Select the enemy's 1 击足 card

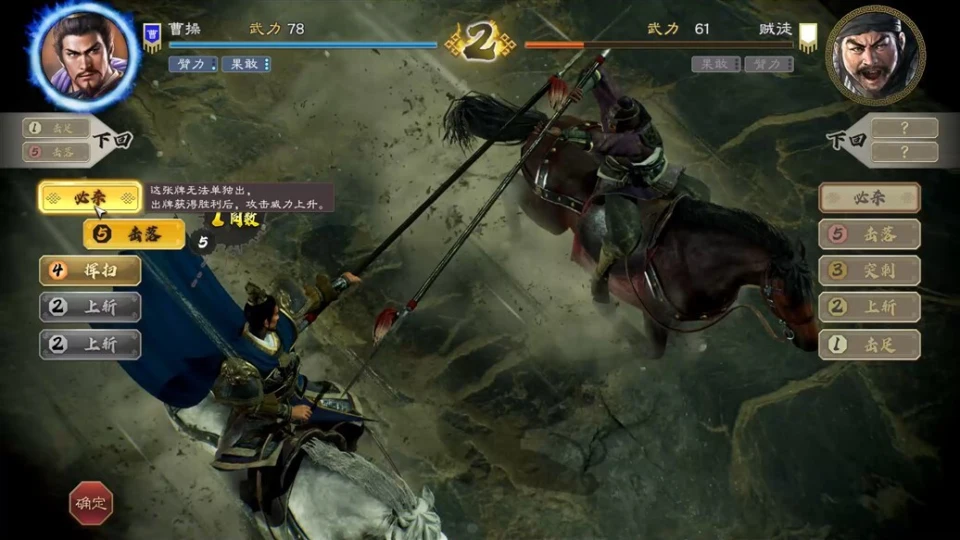869,344
